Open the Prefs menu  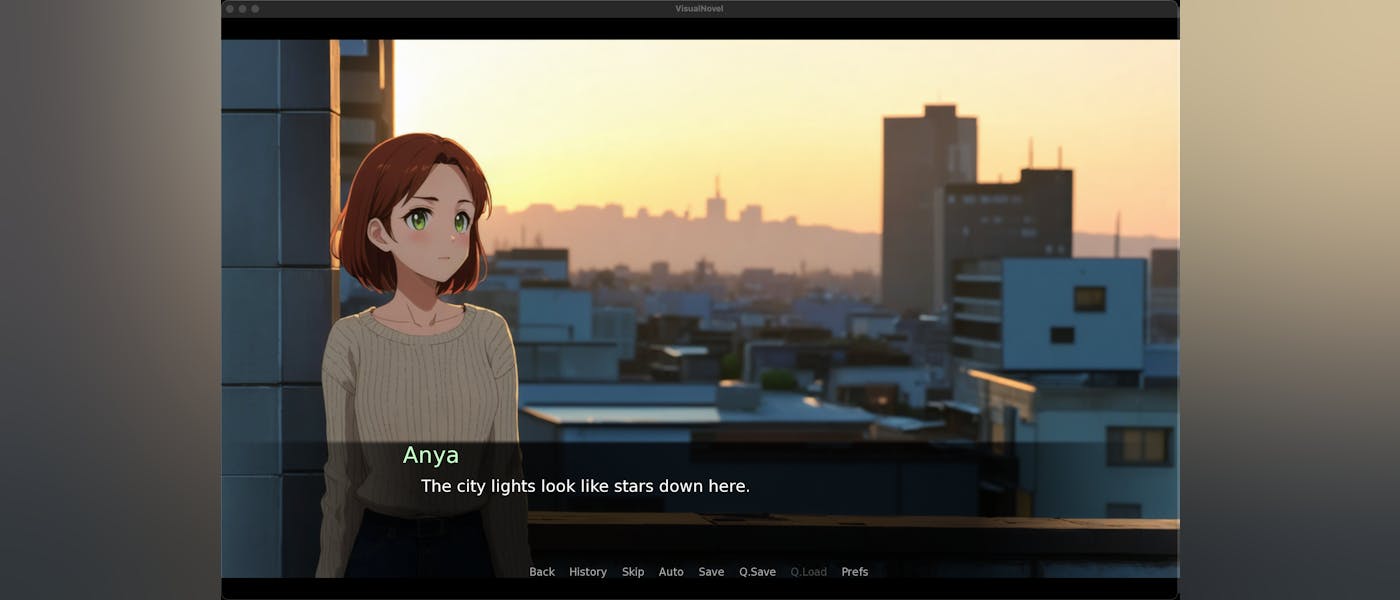pyautogui.click(x=854, y=572)
